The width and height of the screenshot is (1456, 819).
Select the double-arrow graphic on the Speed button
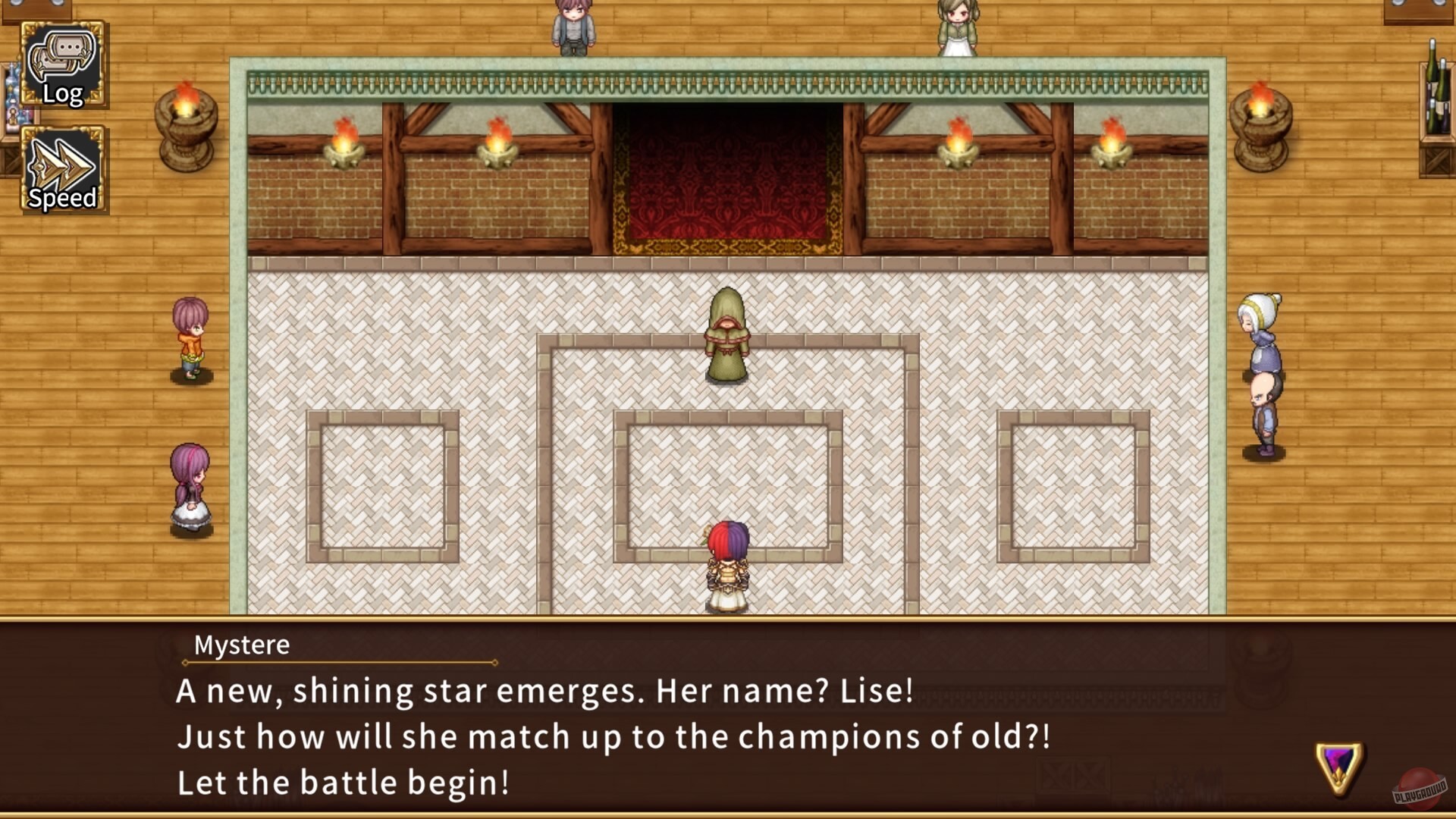pos(62,159)
